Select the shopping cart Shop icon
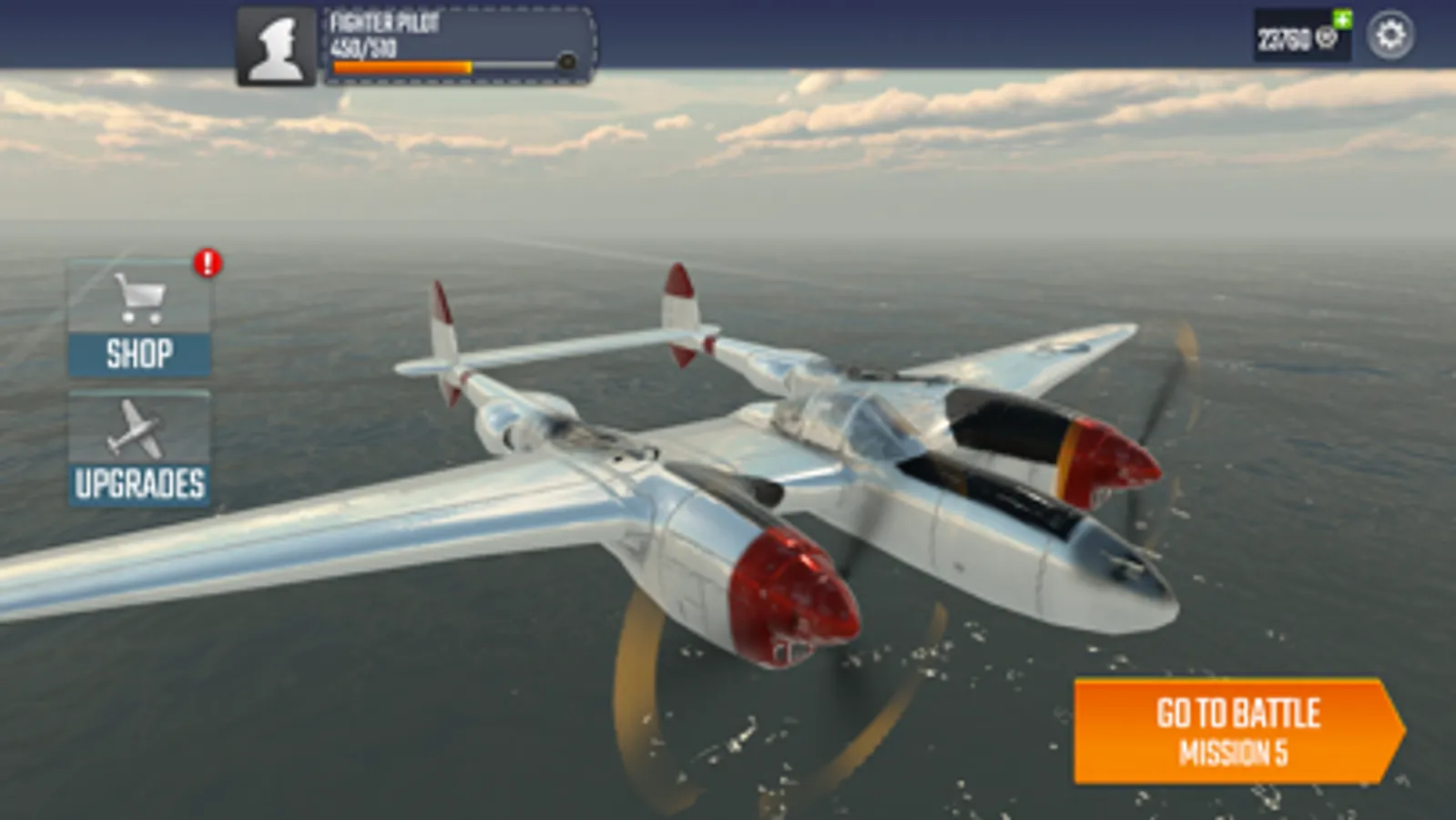 138,301
